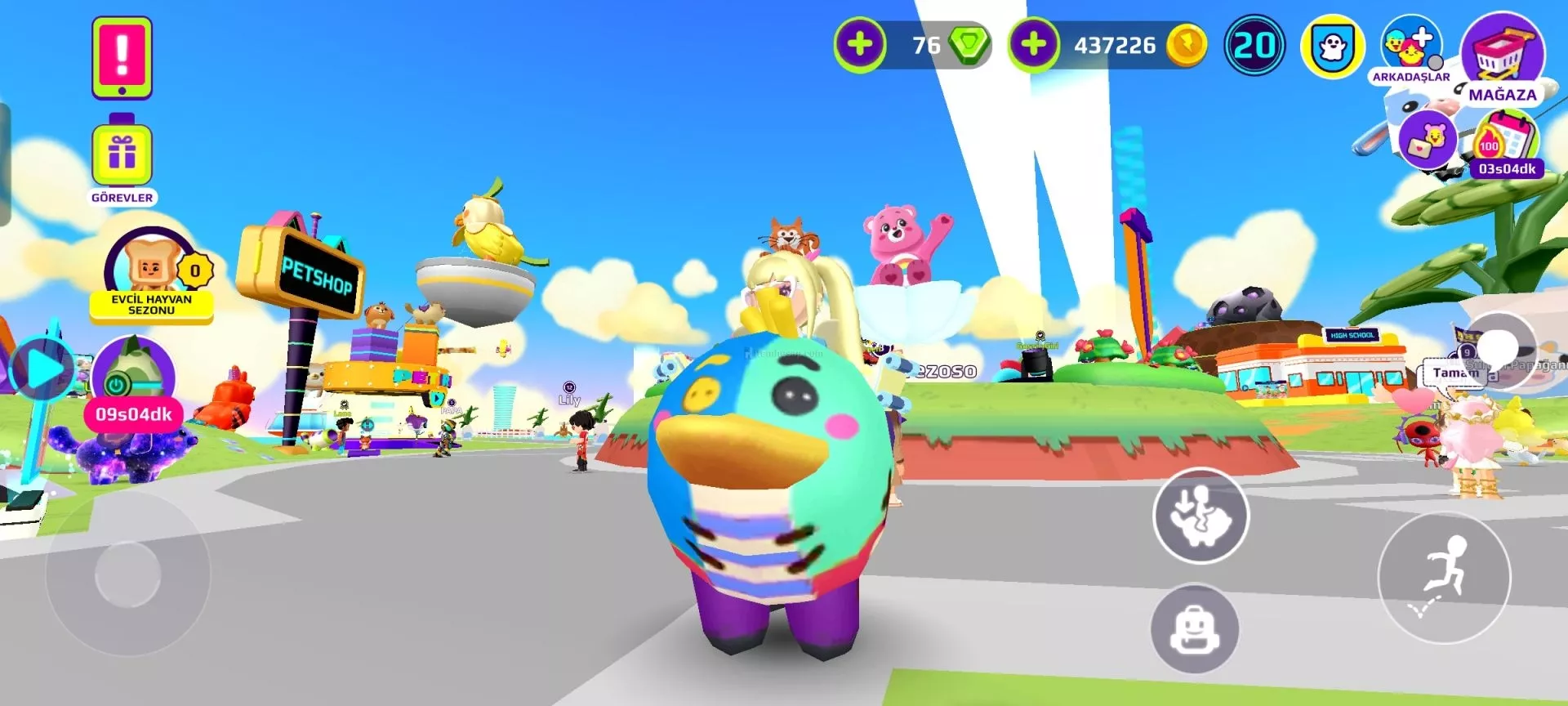Dismount from the pet

[x=1200, y=516]
